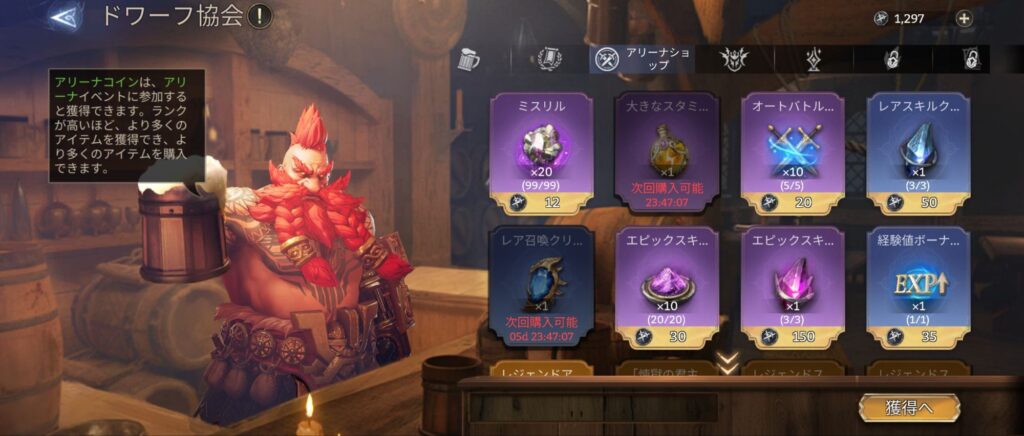Image resolution: width=1024 pixels, height=436 pixels.
Task: Select epic skill dust priced 30
Action: 667,285
